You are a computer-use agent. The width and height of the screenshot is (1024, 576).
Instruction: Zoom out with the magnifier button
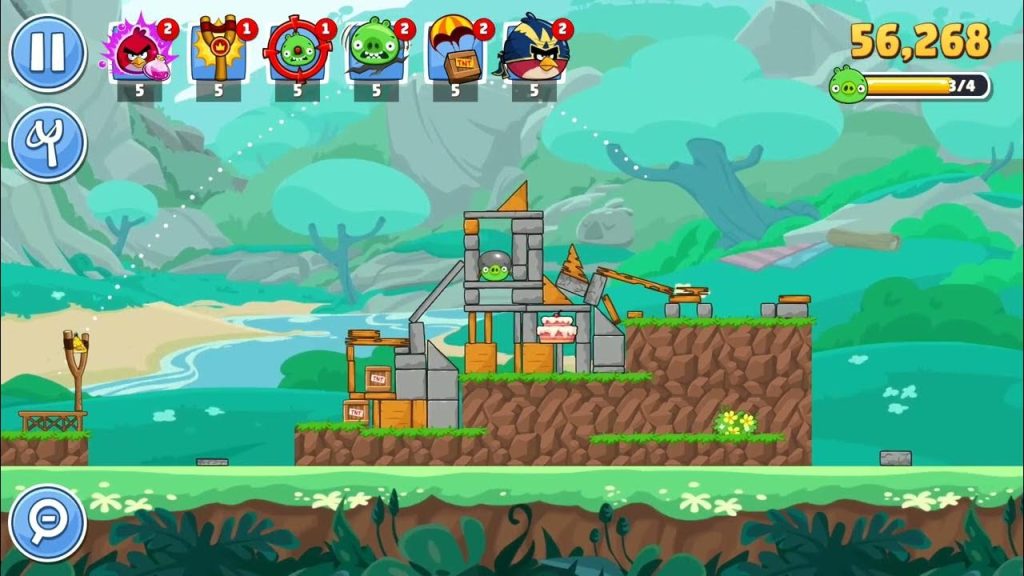coord(47,522)
